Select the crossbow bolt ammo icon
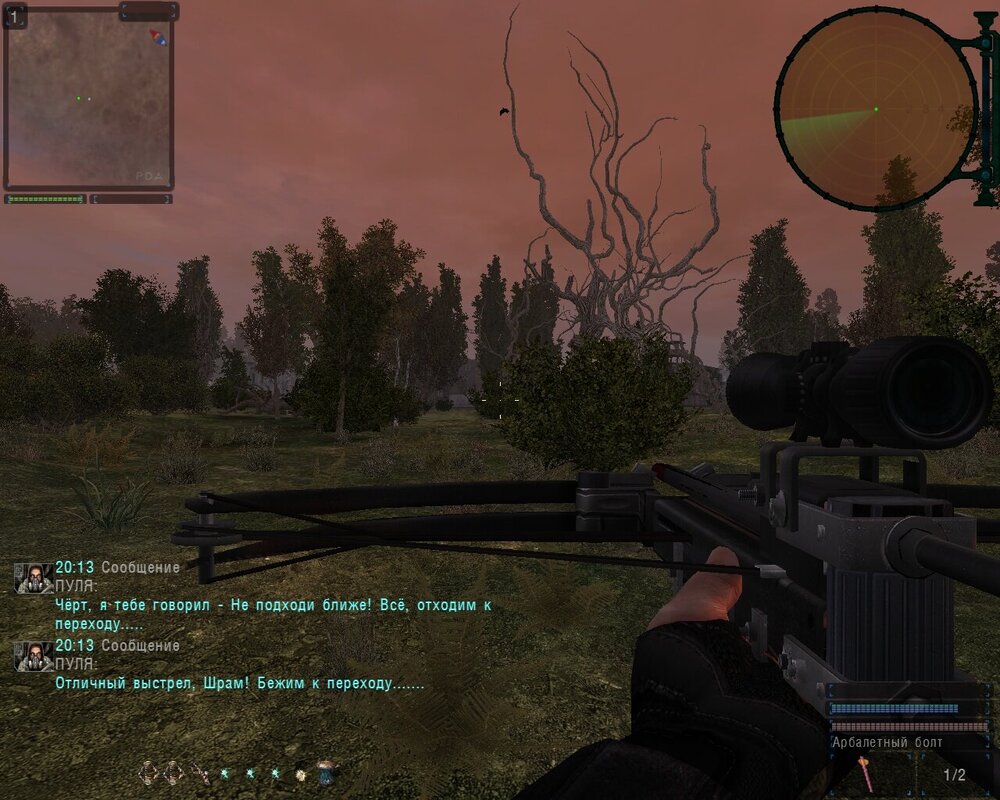The width and height of the screenshot is (1000, 800). tap(863, 772)
